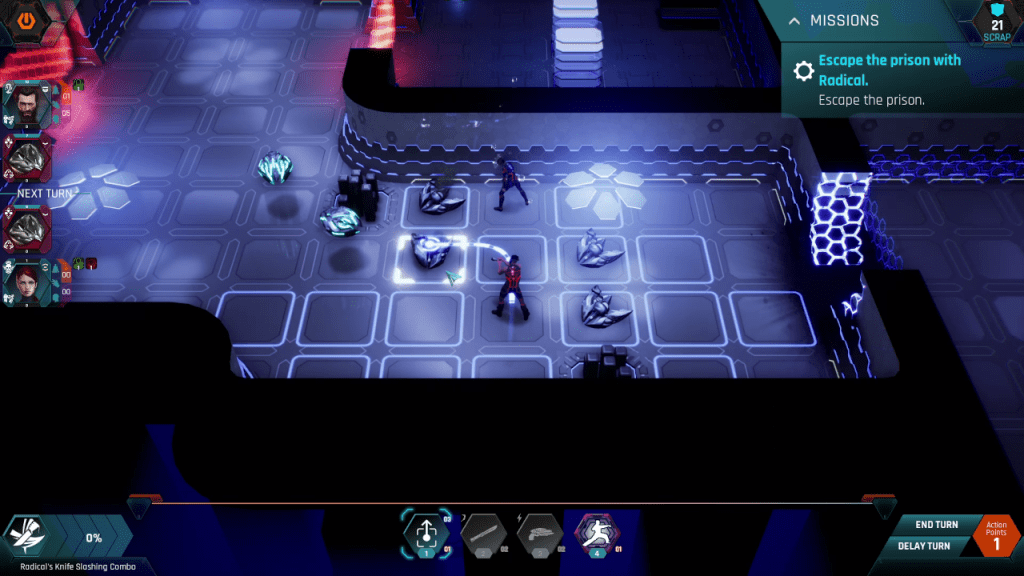Select the bearded man's turn-order portrait
Viewport: 1024px width, 576px height.
click(x=26, y=104)
